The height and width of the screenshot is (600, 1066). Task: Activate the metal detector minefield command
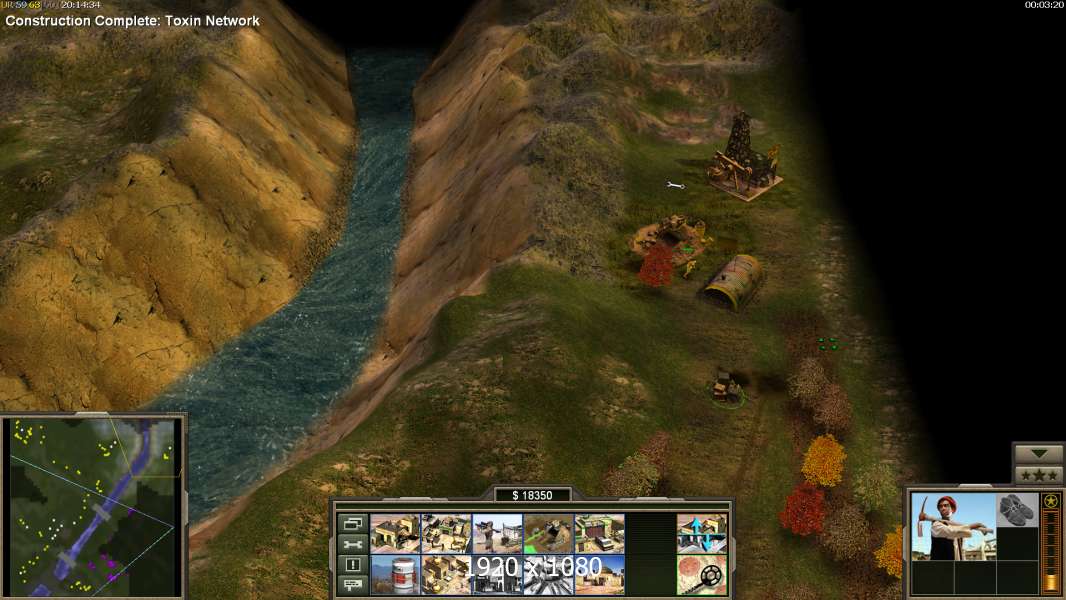click(701, 575)
